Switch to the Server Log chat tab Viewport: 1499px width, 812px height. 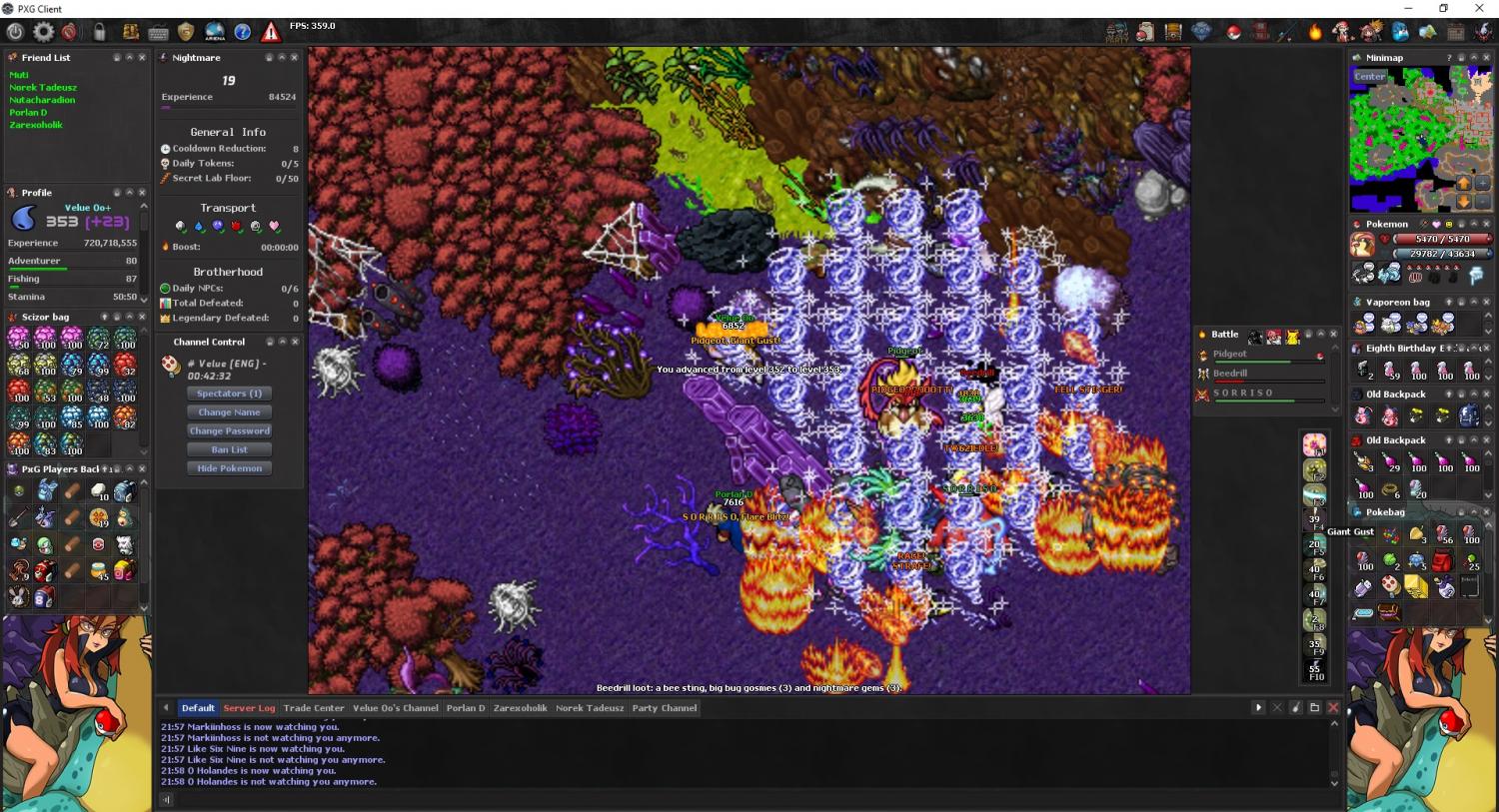249,708
